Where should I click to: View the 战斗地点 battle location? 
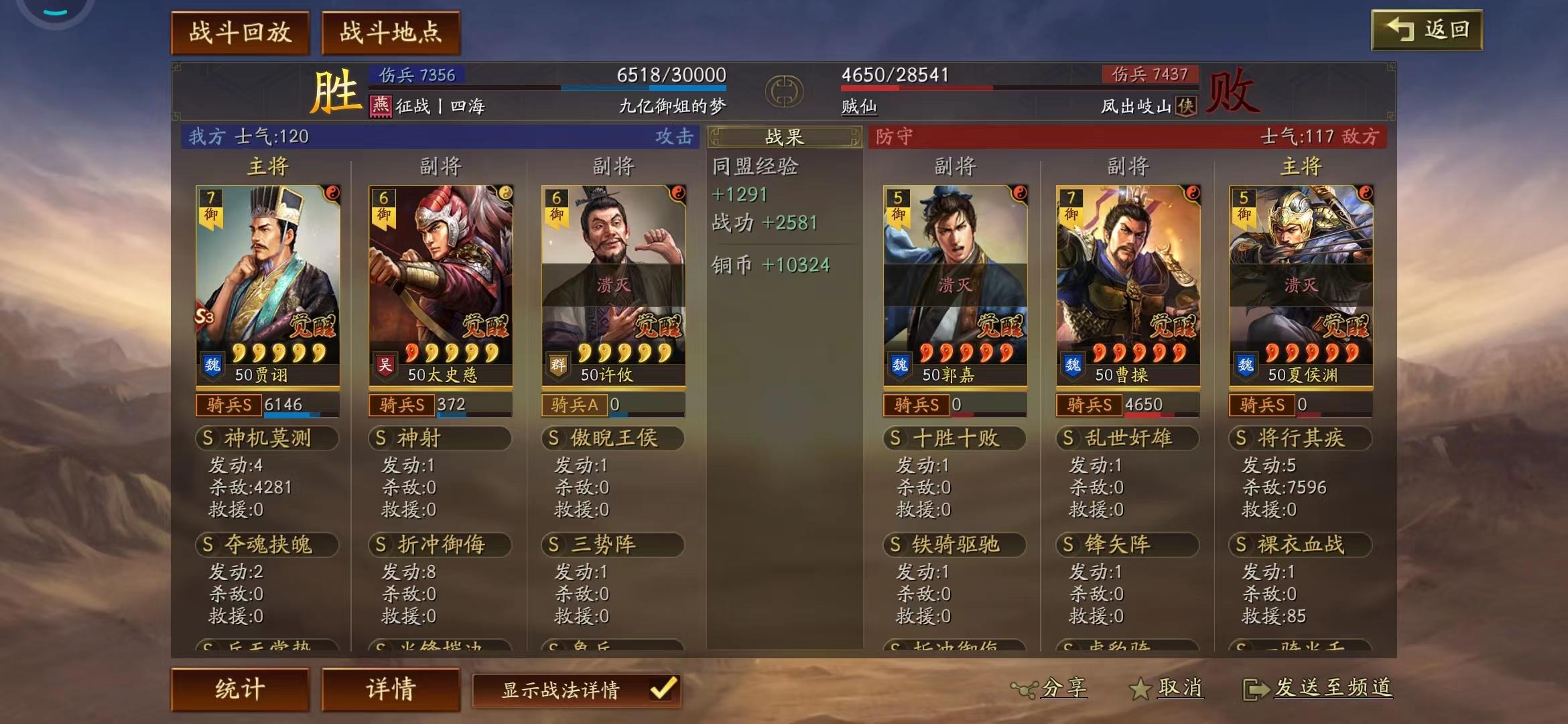391,32
